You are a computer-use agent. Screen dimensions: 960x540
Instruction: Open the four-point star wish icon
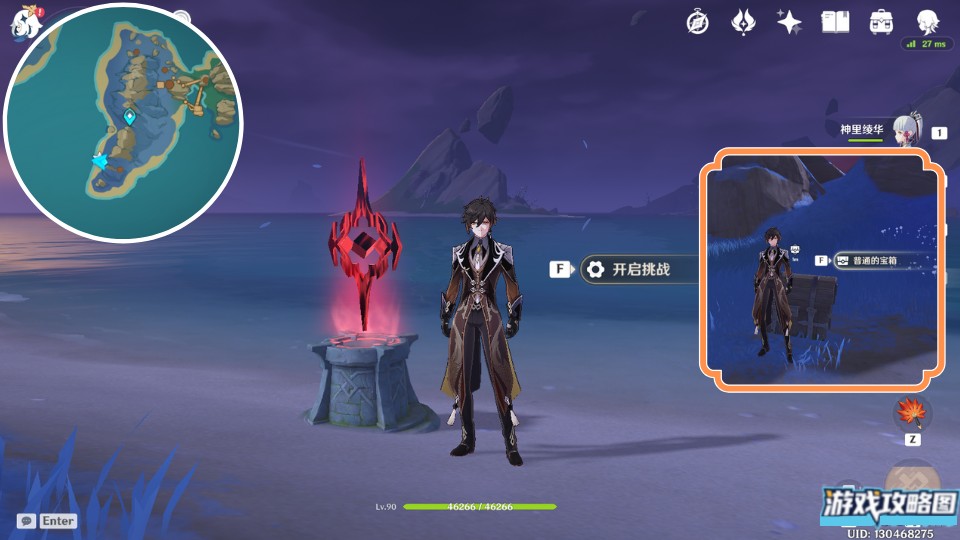(789, 22)
